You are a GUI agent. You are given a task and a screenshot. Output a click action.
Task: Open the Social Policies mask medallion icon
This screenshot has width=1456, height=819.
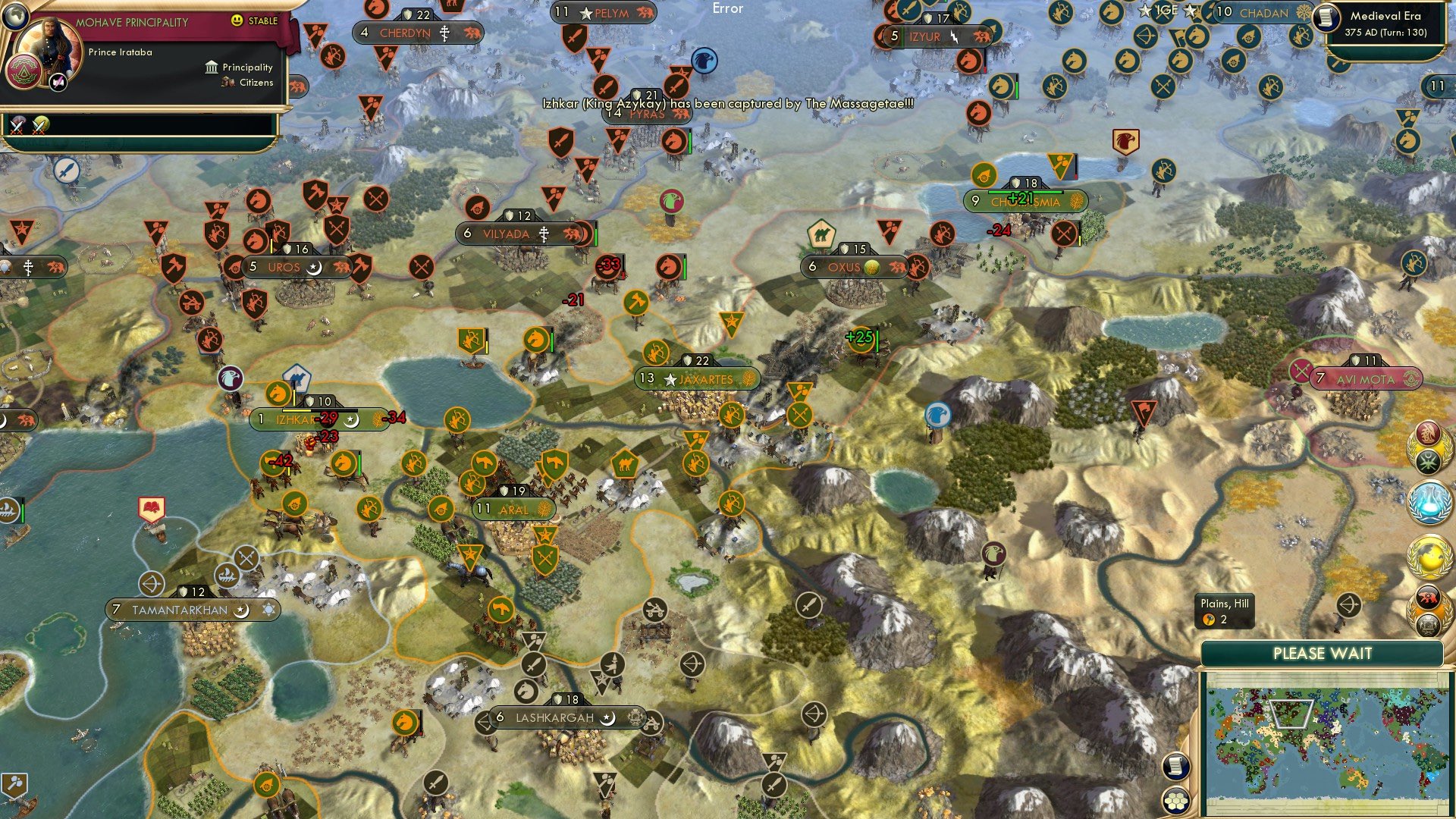[1428, 433]
